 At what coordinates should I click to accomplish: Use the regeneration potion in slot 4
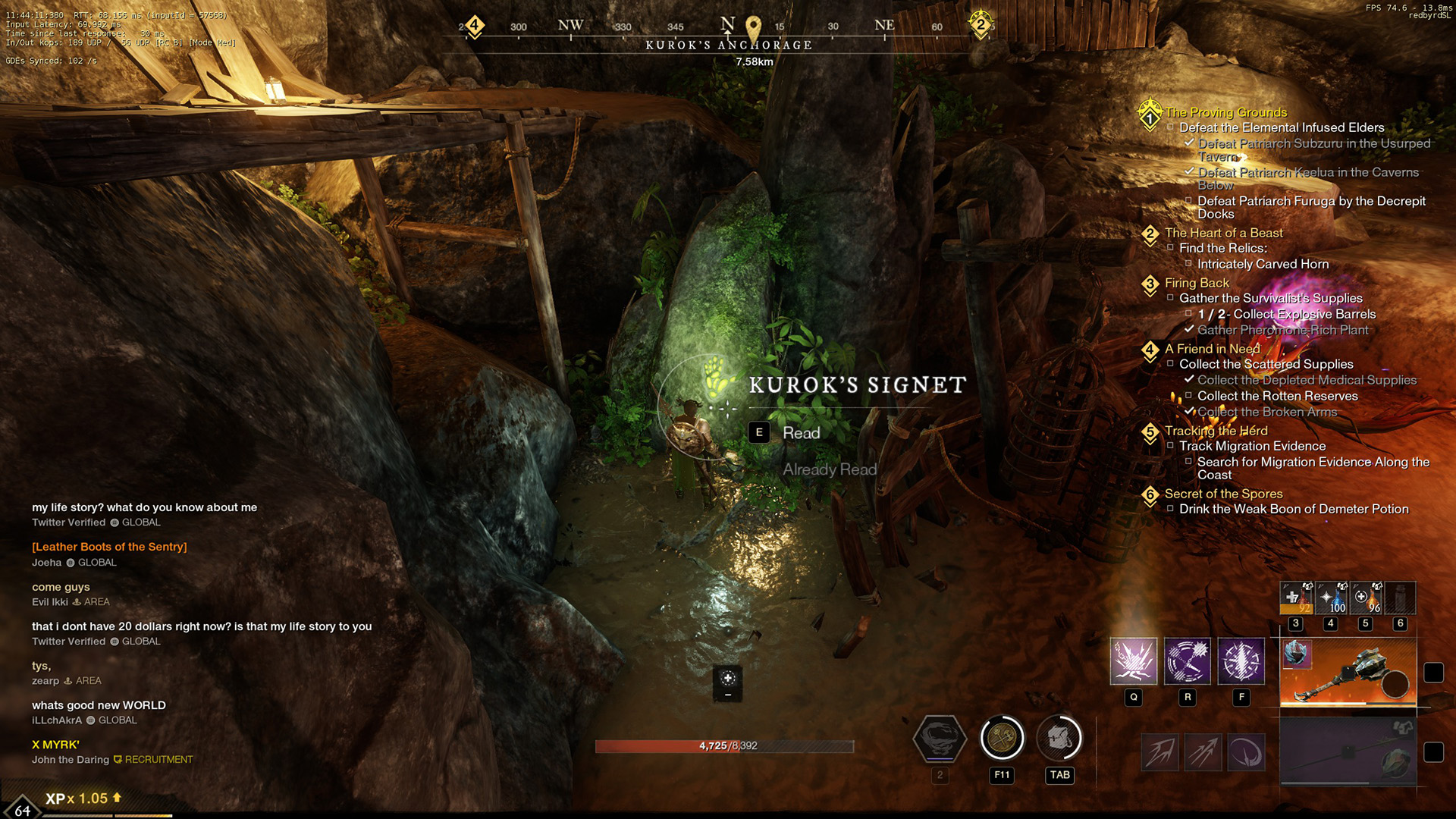coord(1331,598)
